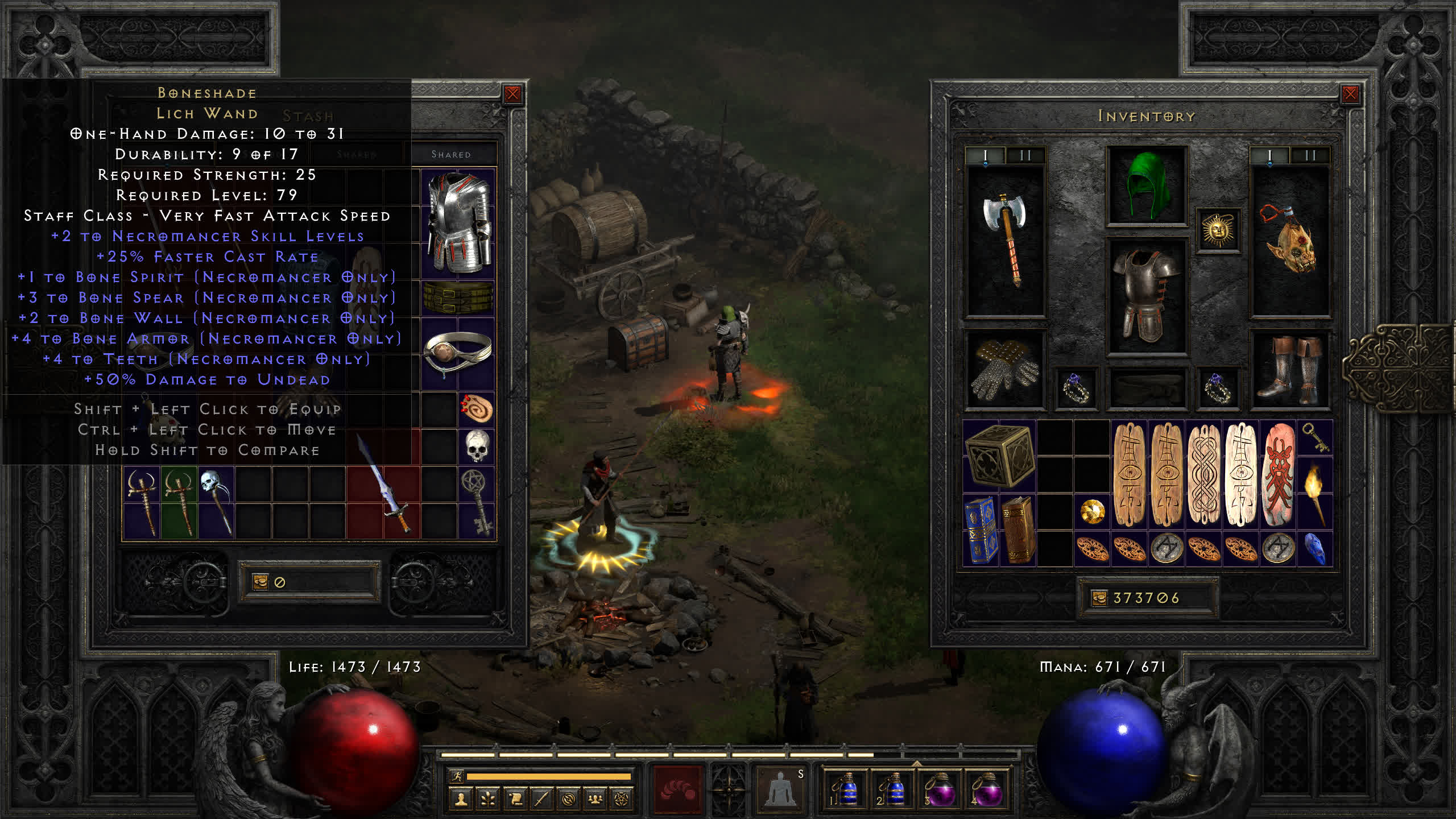The image size is (1456, 819).
Task: Select the equipped green hood helmet
Action: tap(1146, 185)
